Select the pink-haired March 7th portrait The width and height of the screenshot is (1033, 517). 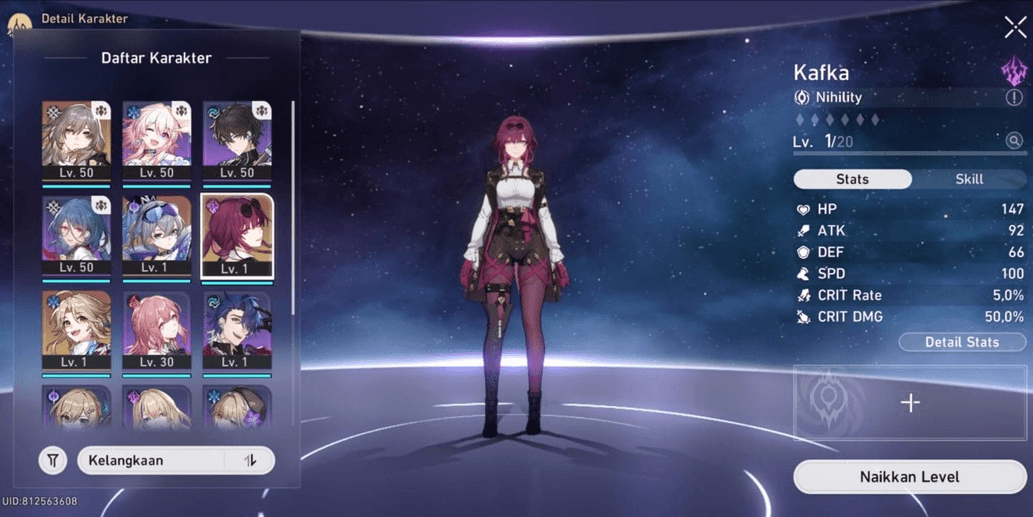[x=156, y=140]
